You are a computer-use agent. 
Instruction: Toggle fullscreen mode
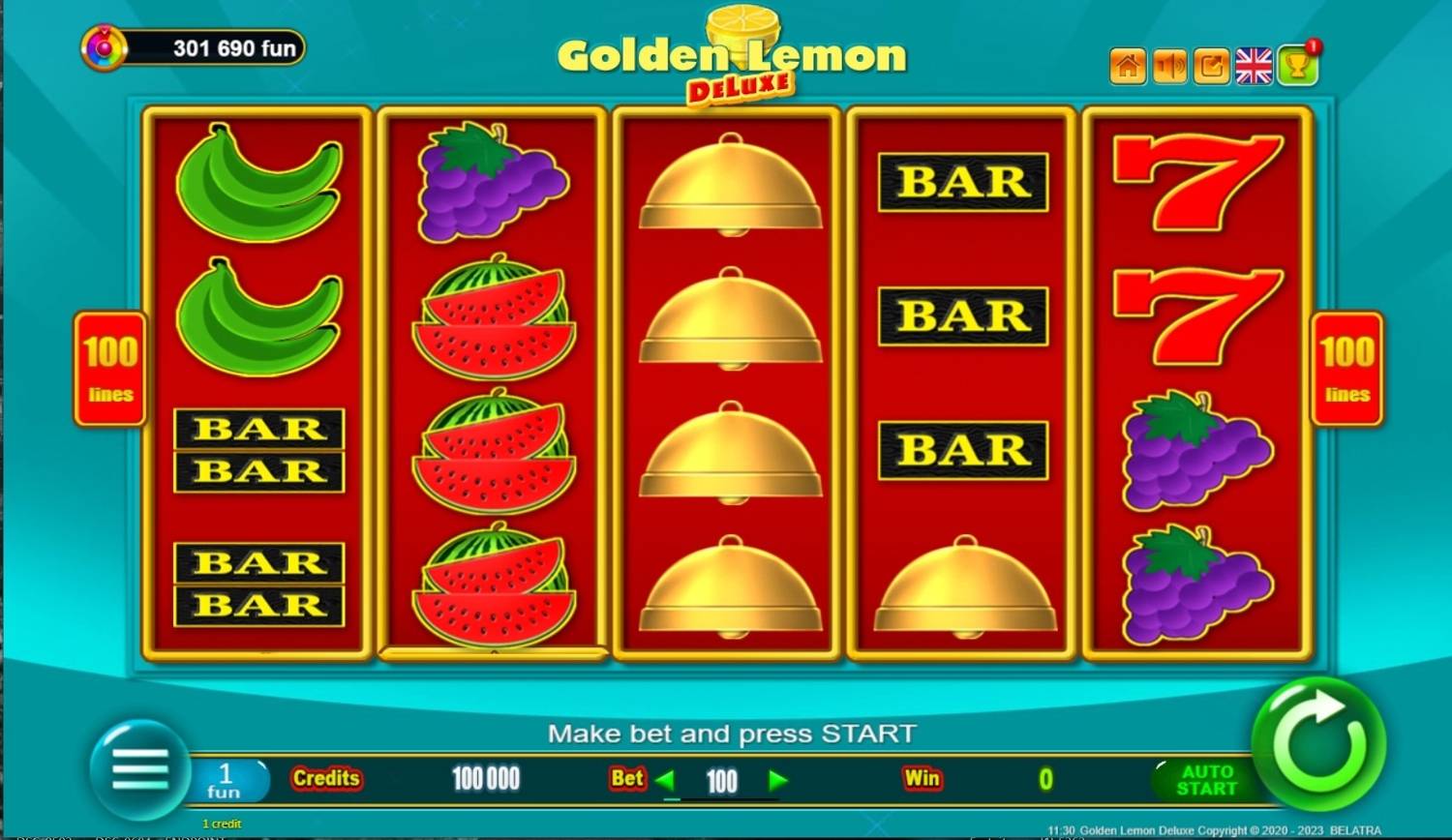click(1211, 66)
